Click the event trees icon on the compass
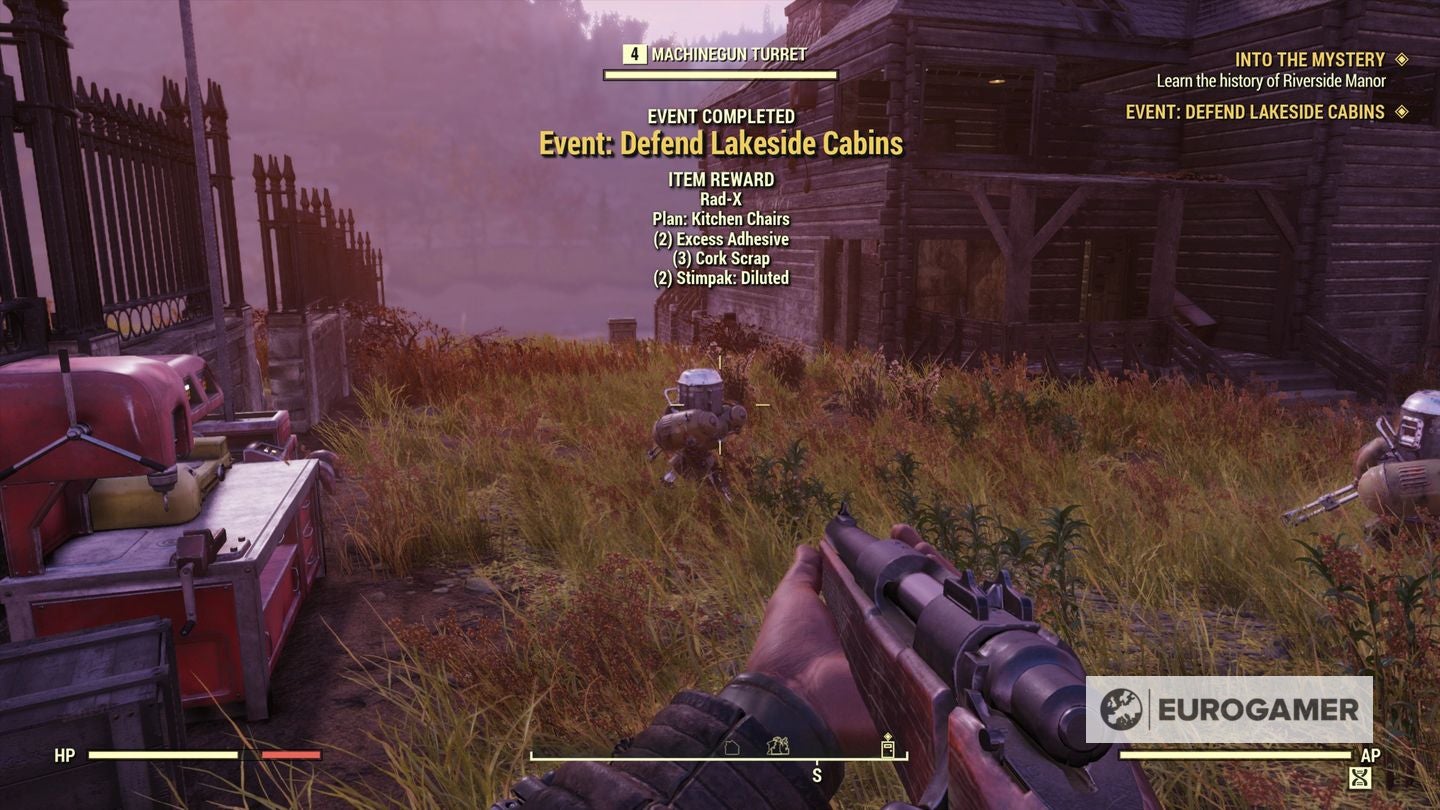 (776, 747)
